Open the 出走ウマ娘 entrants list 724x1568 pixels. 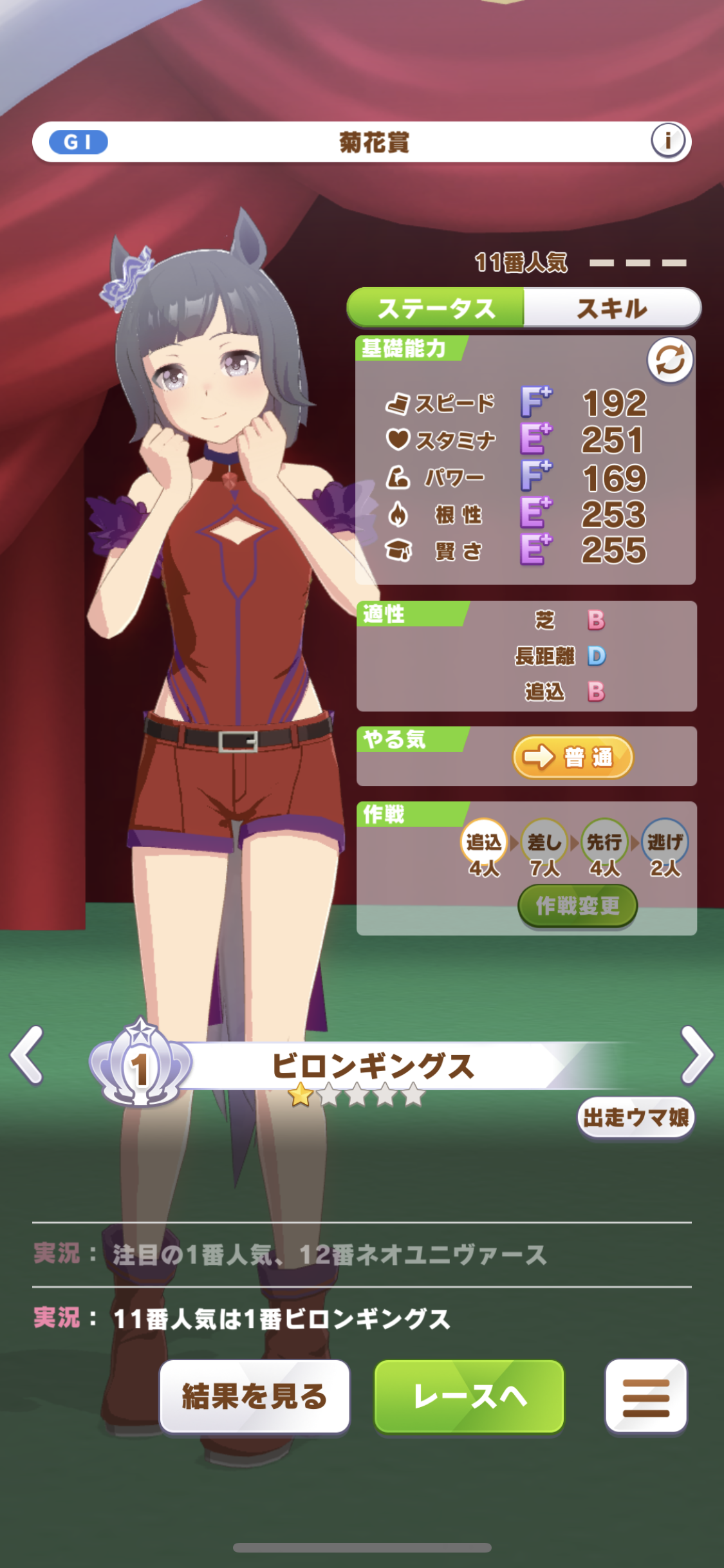tap(635, 1118)
